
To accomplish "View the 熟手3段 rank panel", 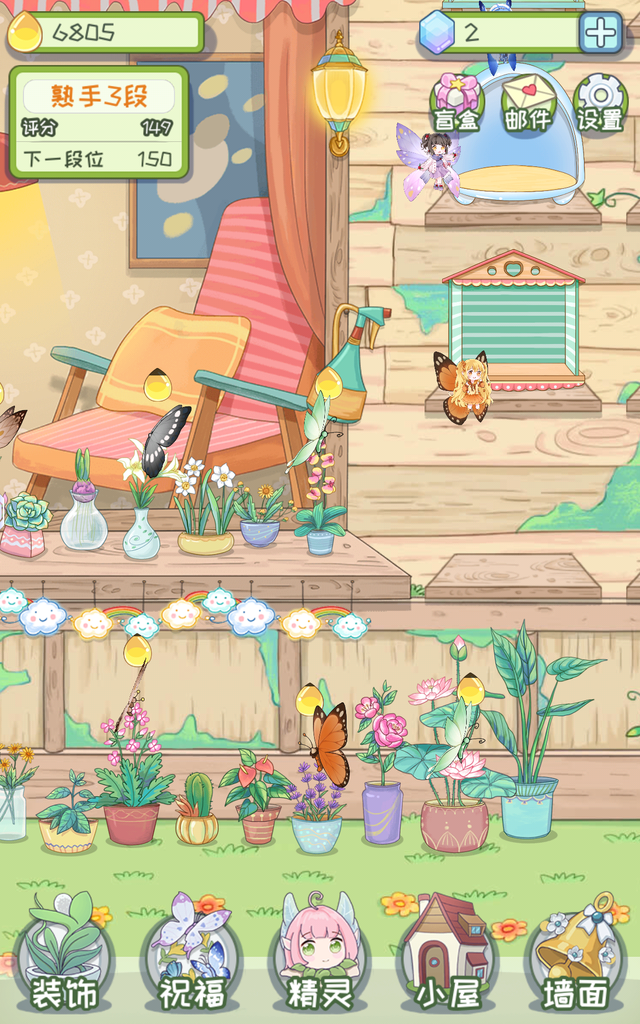I will (98, 122).
